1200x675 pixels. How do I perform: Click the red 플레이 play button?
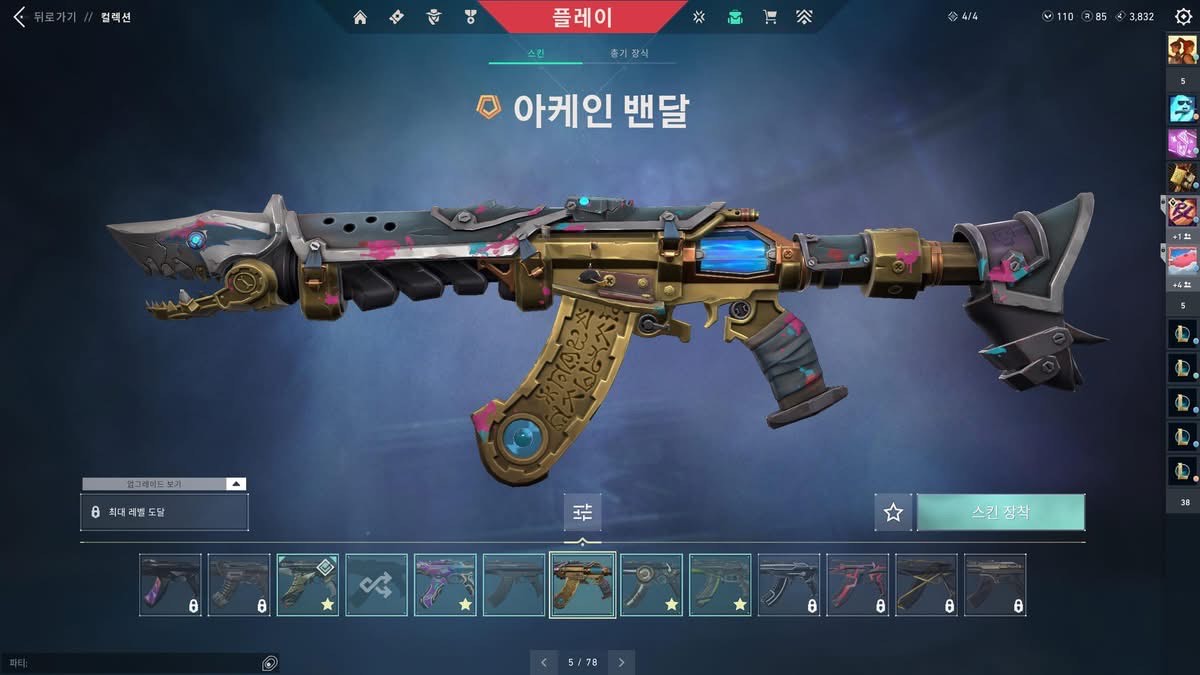(x=582, y=17)
